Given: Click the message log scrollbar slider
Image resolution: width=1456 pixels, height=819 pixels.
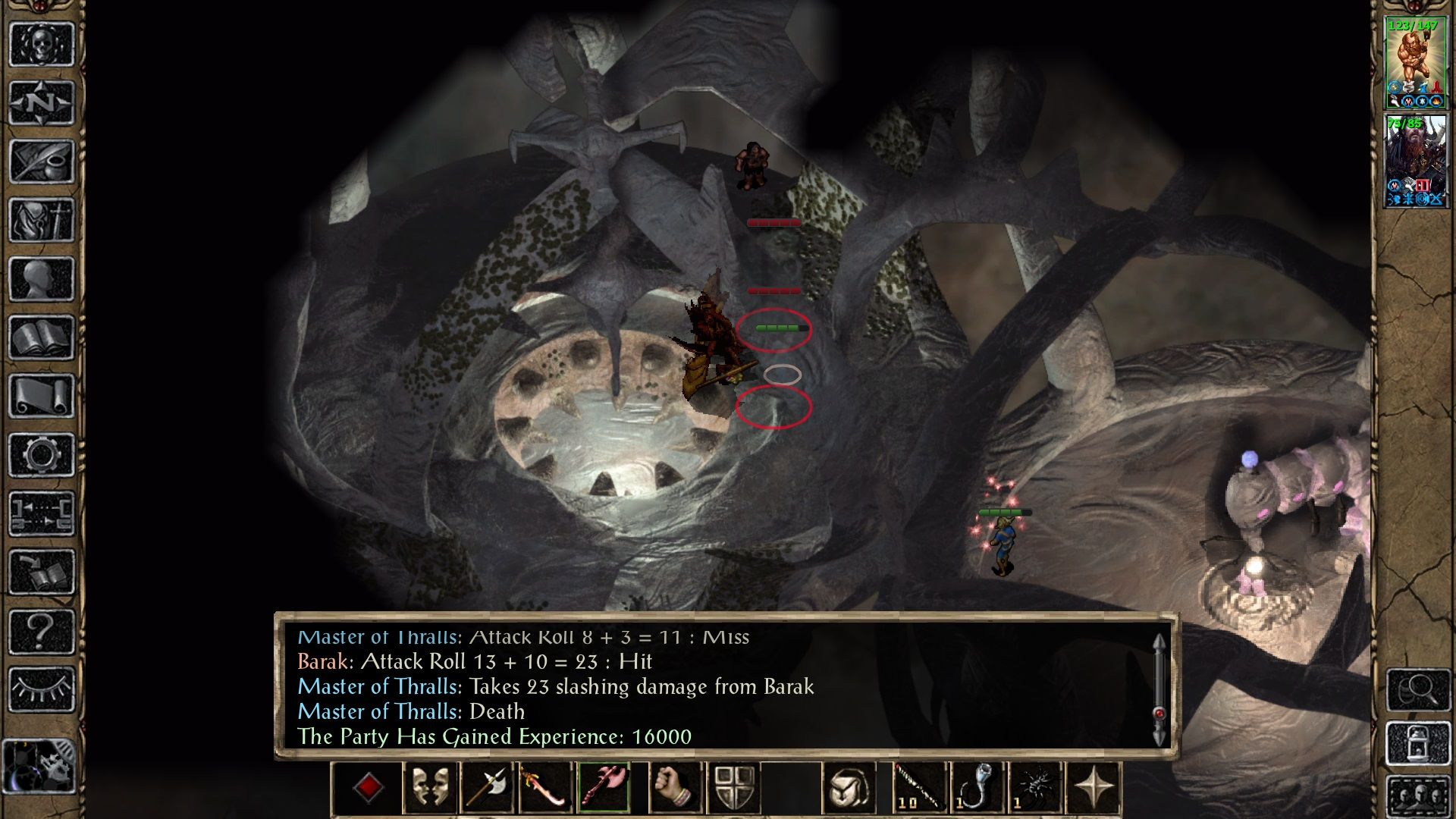Looking at the screenshot, I should [x=1158, y=711].
